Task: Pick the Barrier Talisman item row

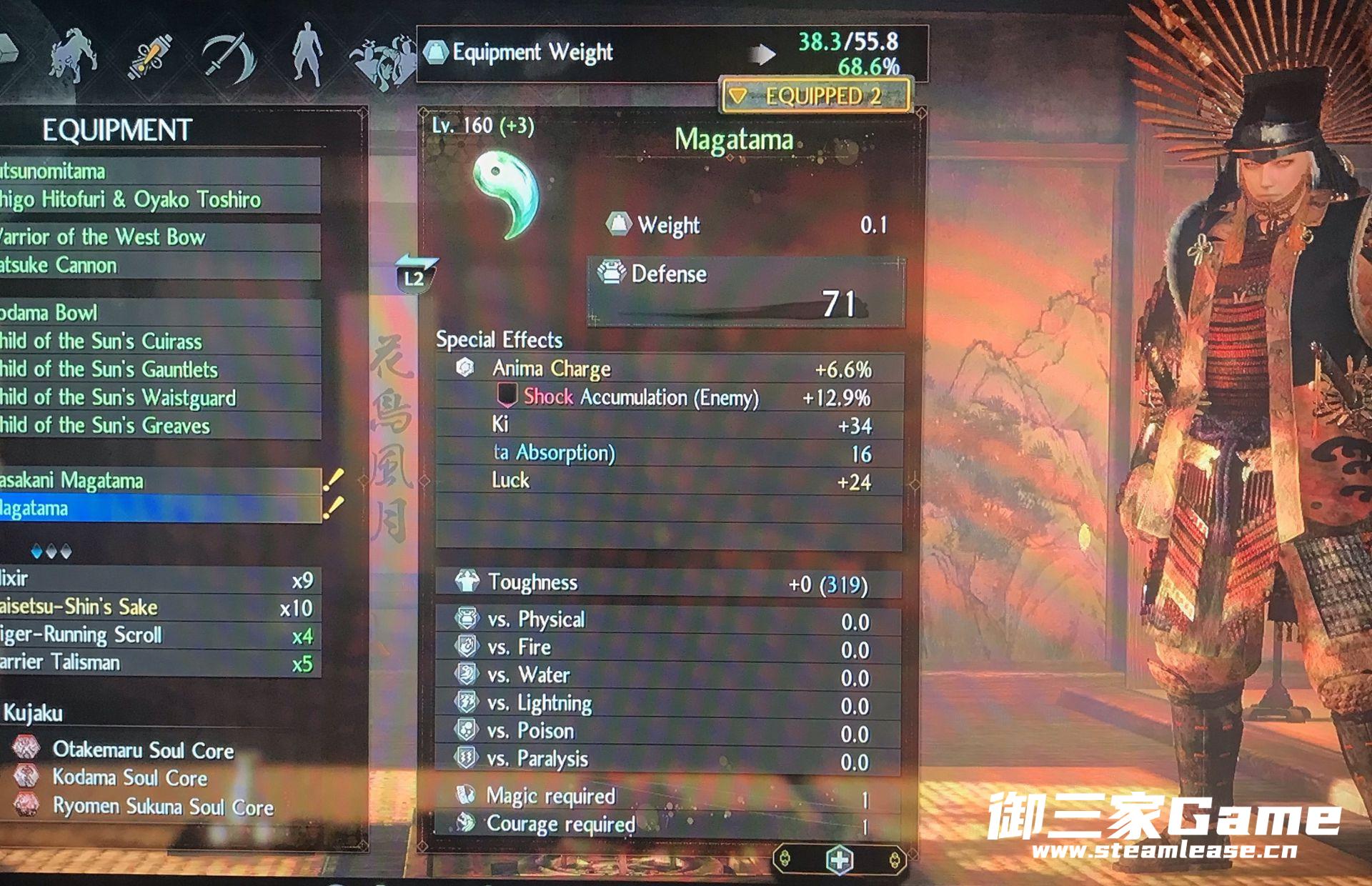Action: (157, 663)
